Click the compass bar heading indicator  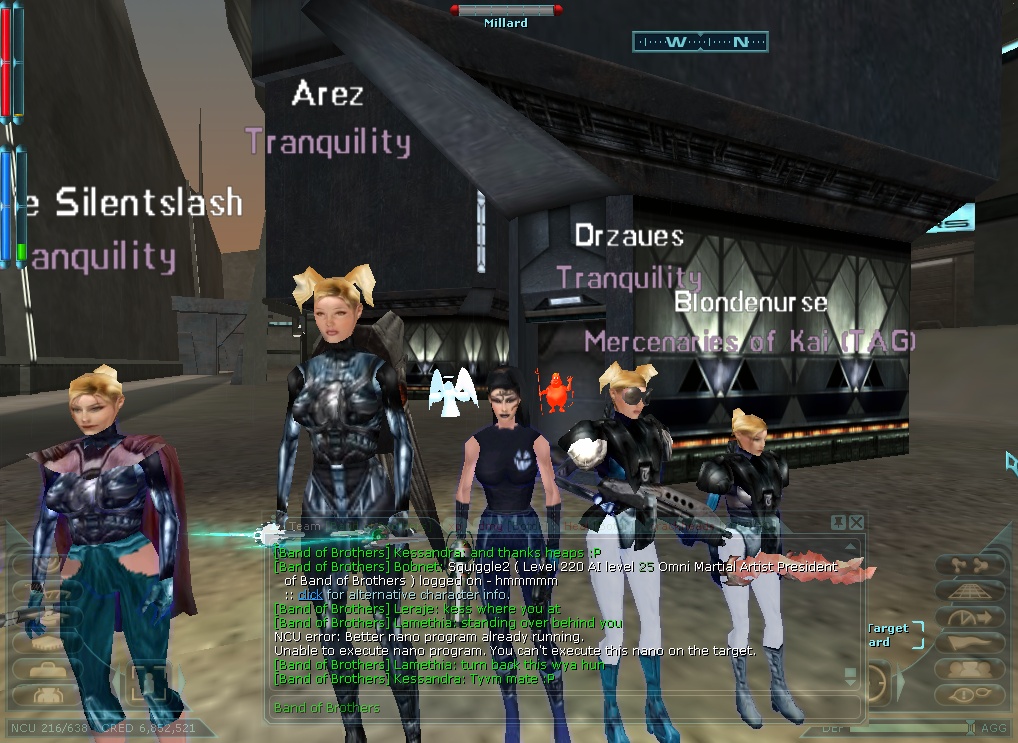click(700, 42)
